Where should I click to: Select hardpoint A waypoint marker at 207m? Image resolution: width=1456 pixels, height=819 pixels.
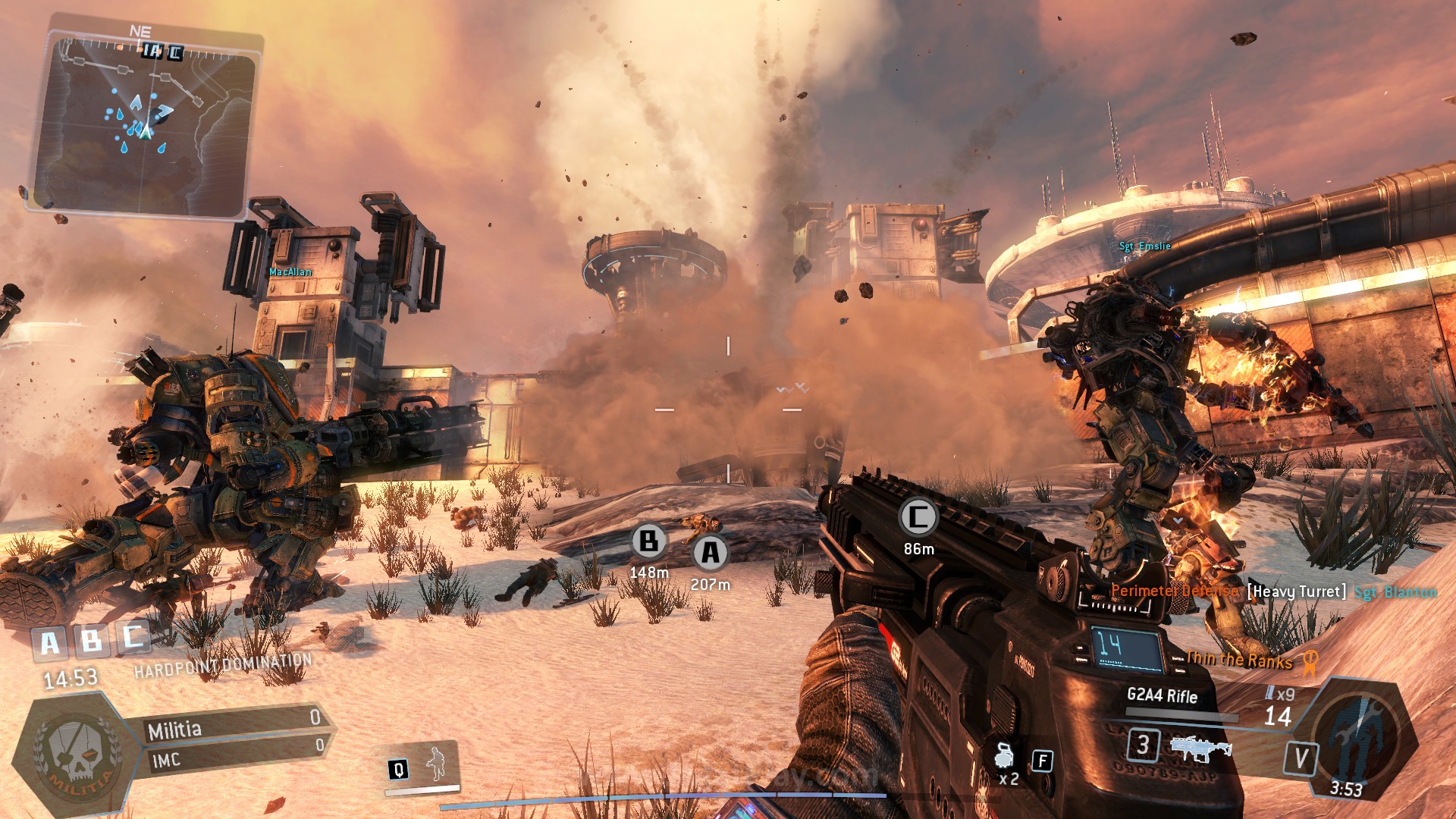(x=711, y=553)
